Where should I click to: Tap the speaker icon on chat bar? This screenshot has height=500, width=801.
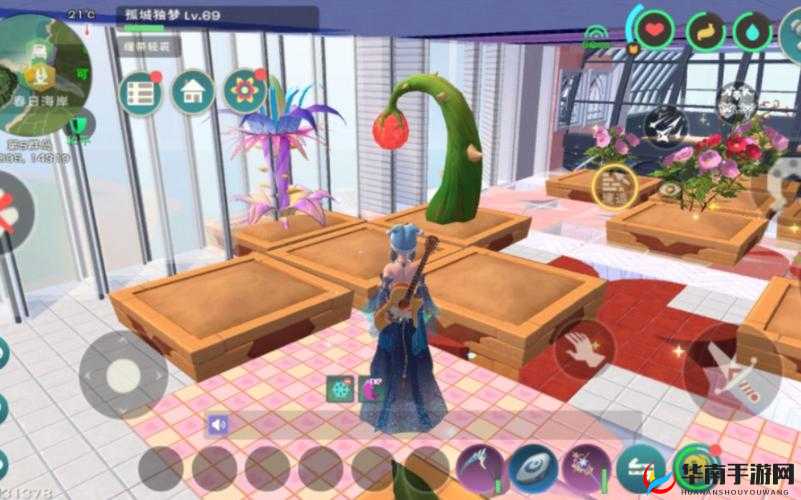point(217,424)
